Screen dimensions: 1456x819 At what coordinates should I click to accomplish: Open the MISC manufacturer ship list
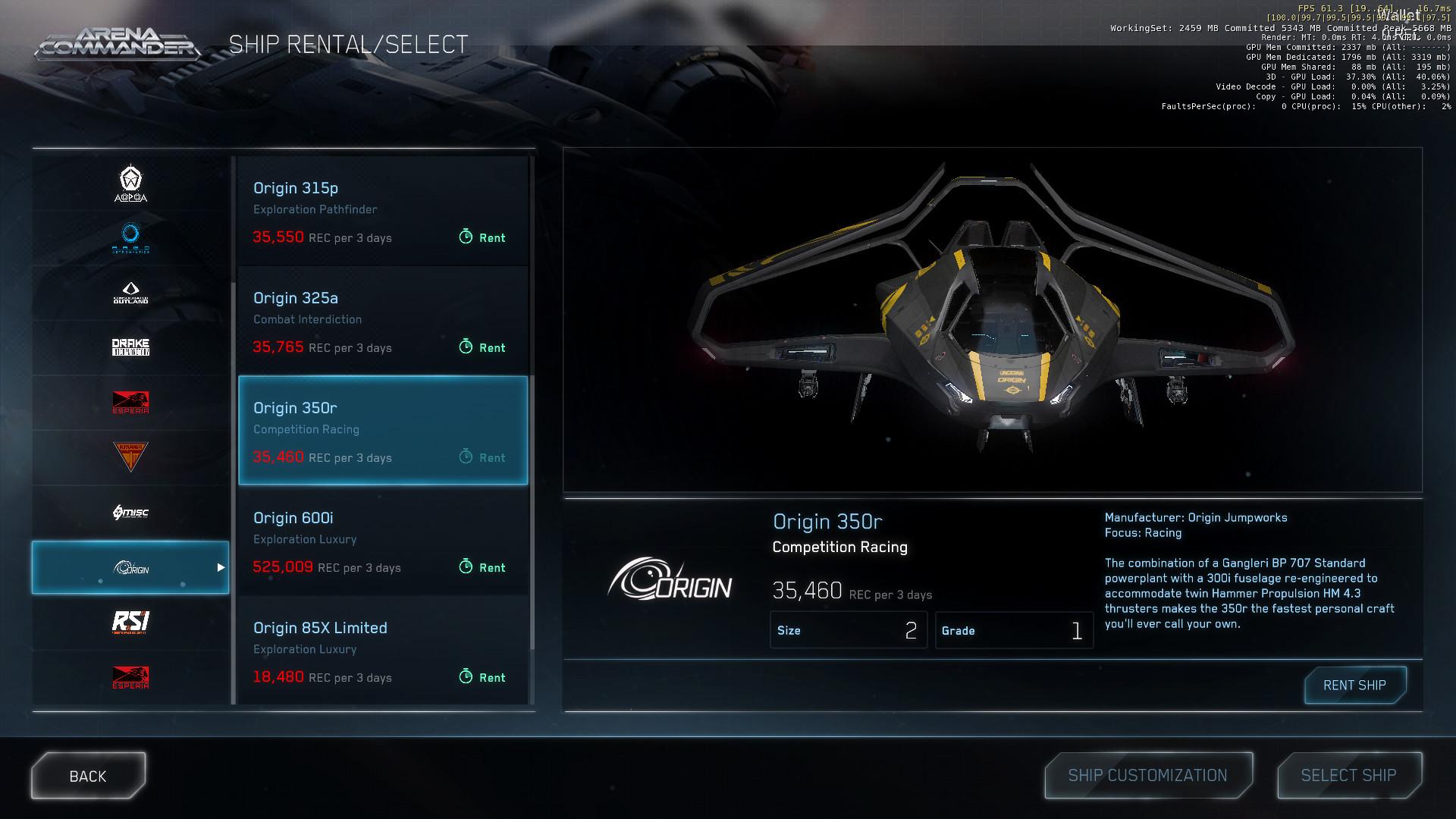point(129,513)
